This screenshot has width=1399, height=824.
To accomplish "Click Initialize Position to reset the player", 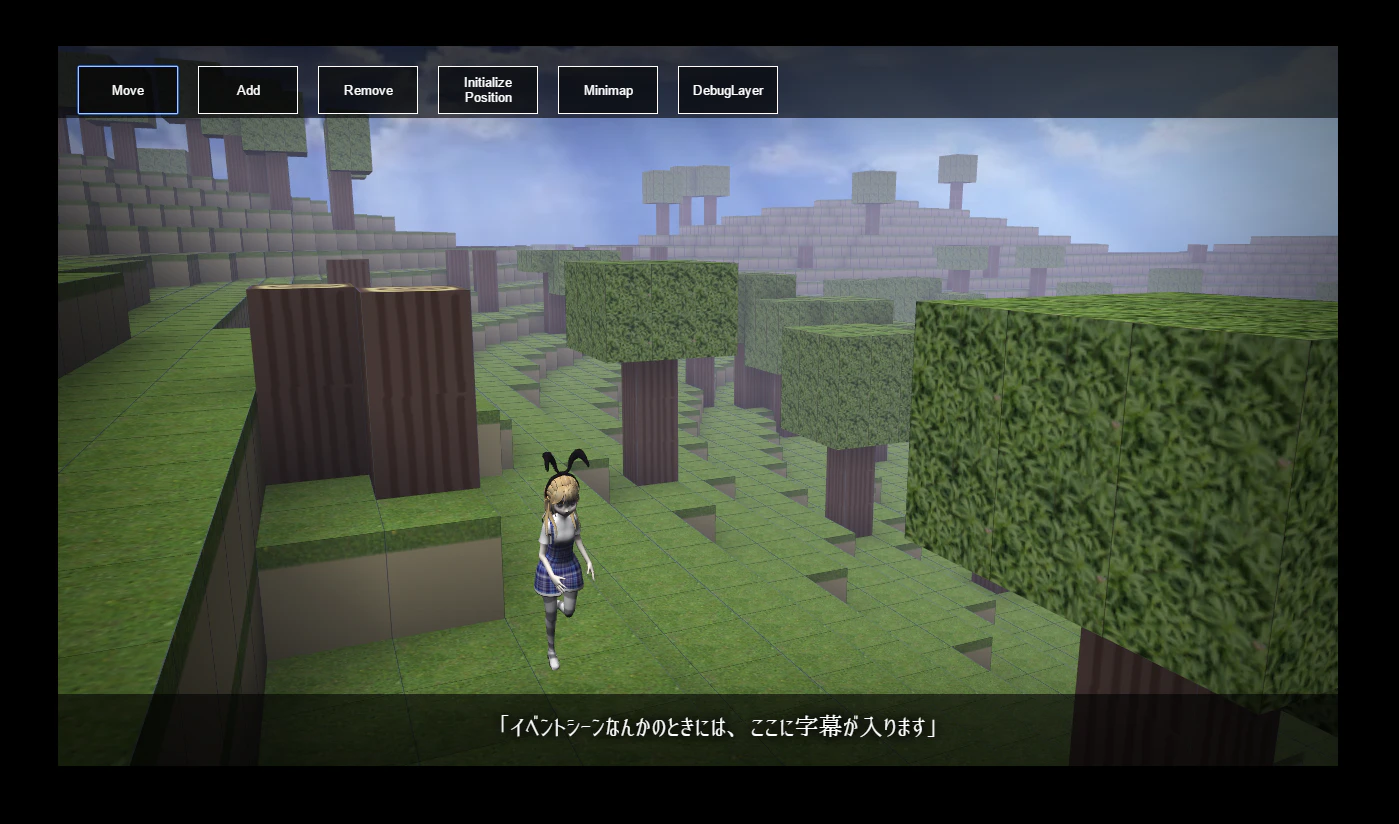I will pyautogui.click(x=487, y=89).
